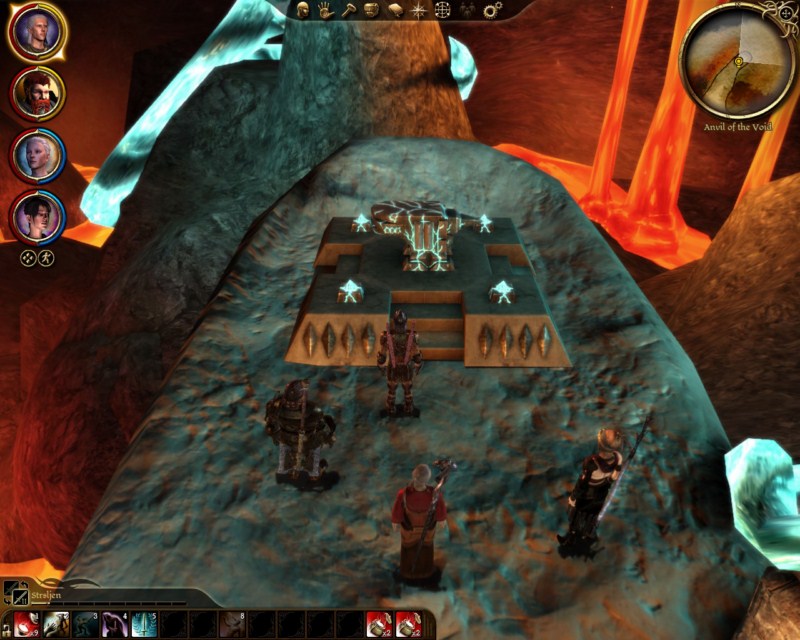Open the world map compass star icon
Screen dimensions: 800x640
[419, 10]
